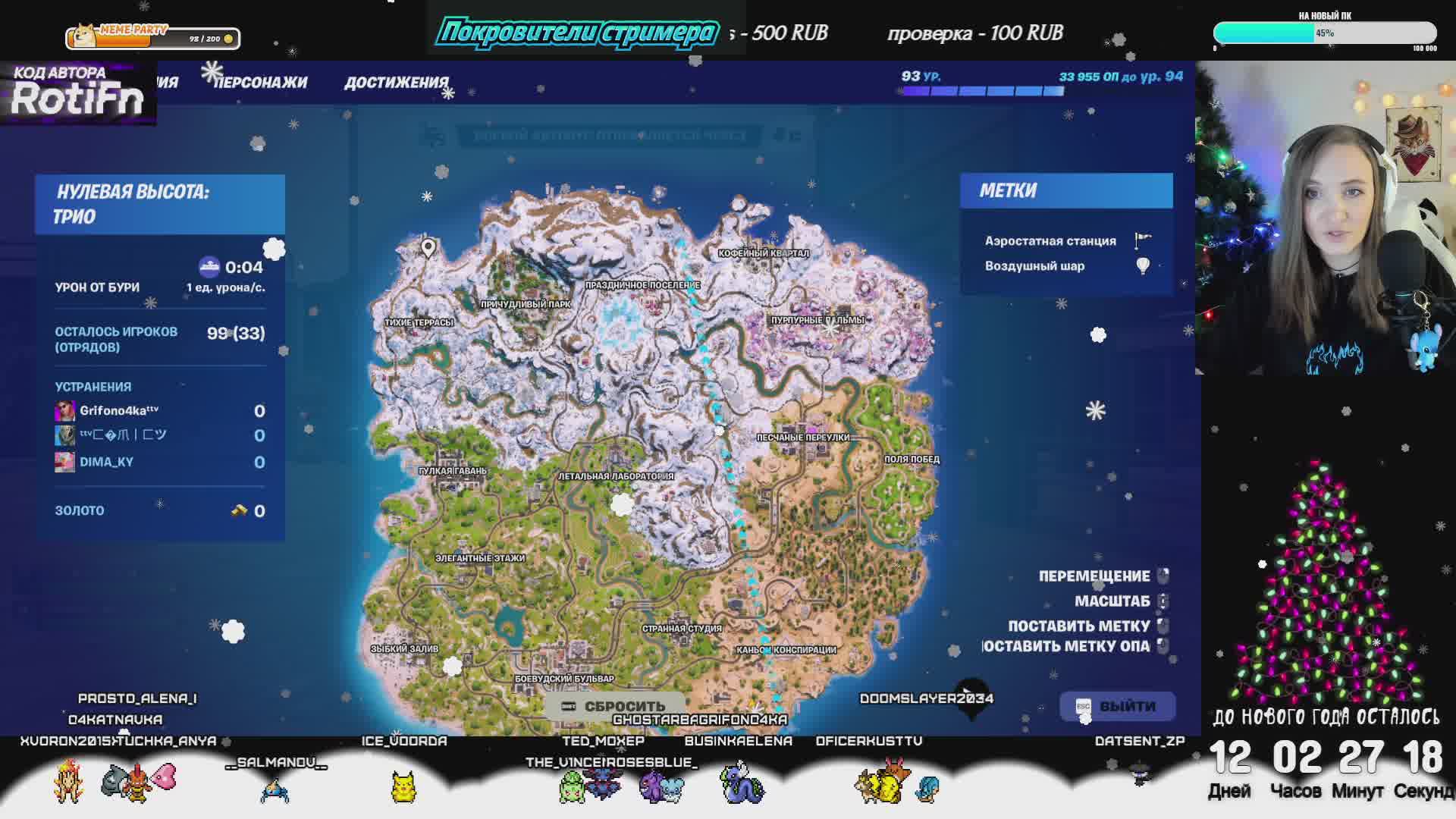
Task: Select Пурпурные пальмы on the map
Action: (x=817, y=320)
